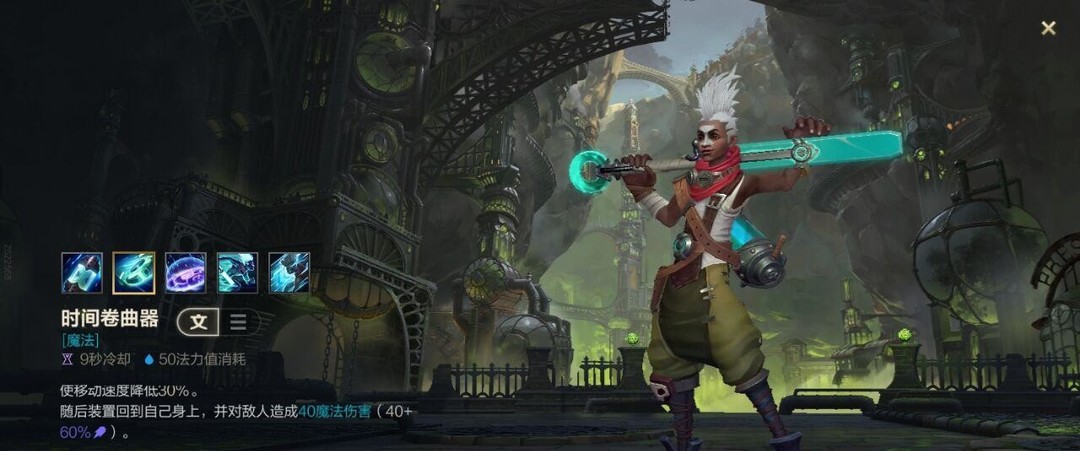Select the highlighted Timewinder ability icon

(134, 272)
